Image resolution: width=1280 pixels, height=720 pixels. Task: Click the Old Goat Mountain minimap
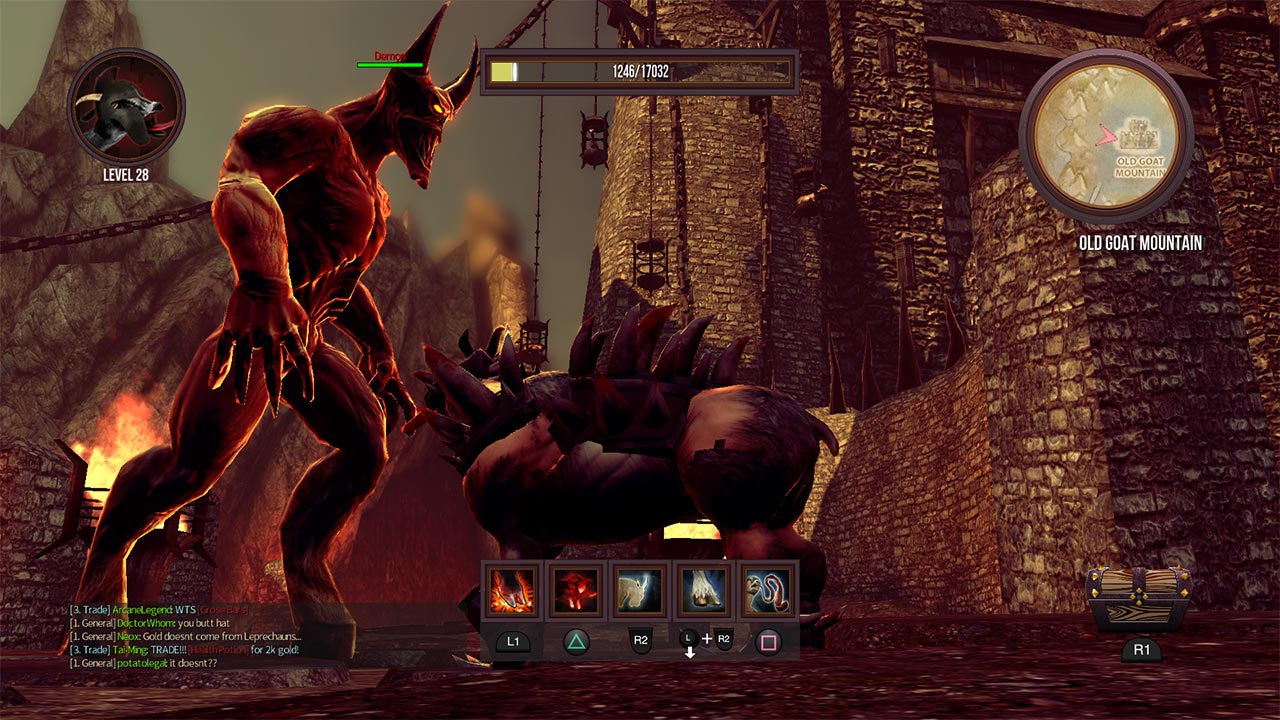[1106, 136]
